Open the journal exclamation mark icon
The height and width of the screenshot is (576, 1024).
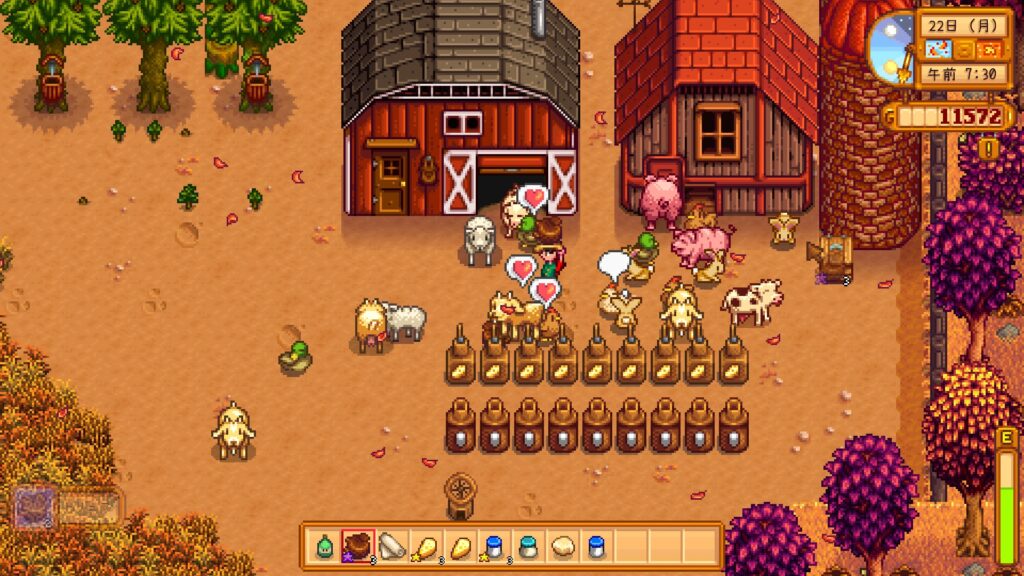tap(989, 149)
